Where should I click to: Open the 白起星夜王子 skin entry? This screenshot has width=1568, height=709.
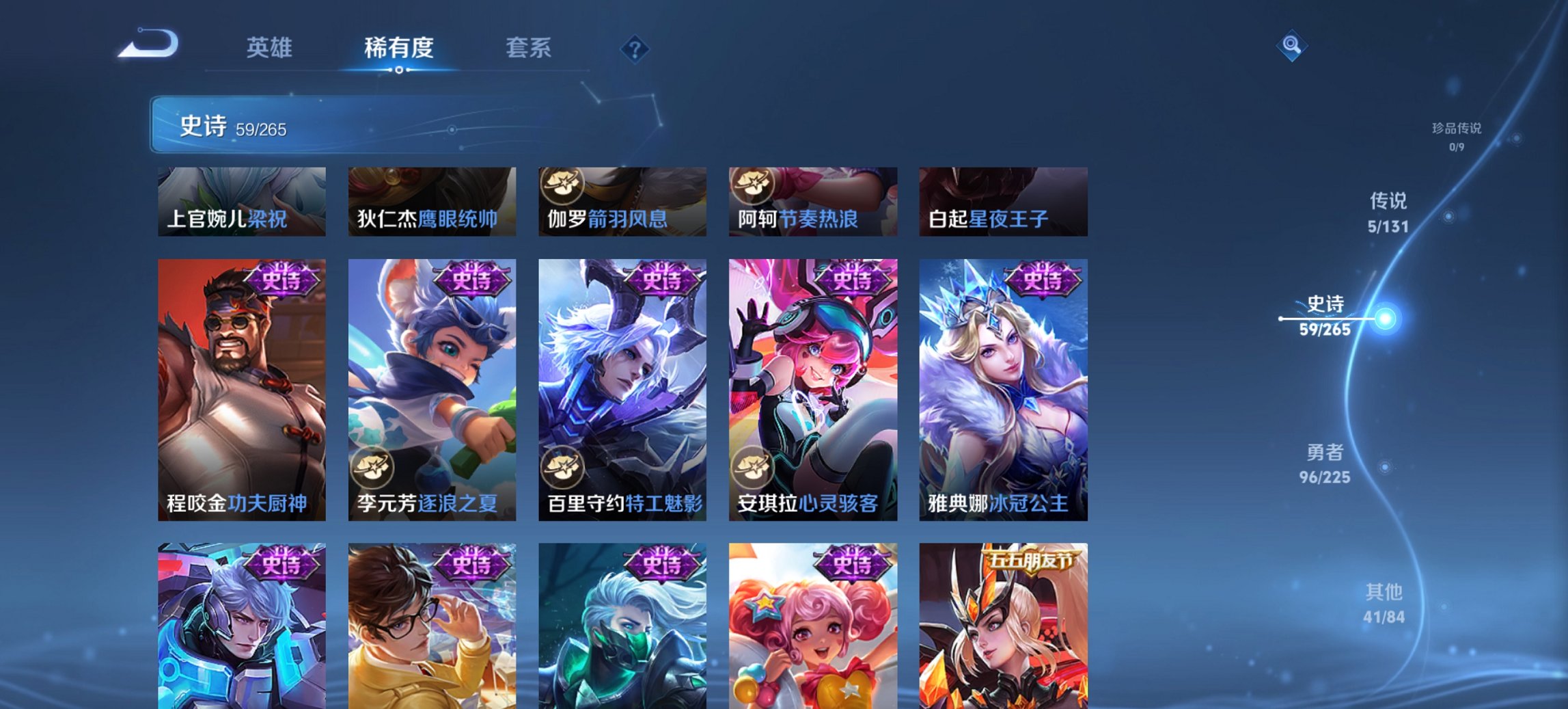[1000, 201]
